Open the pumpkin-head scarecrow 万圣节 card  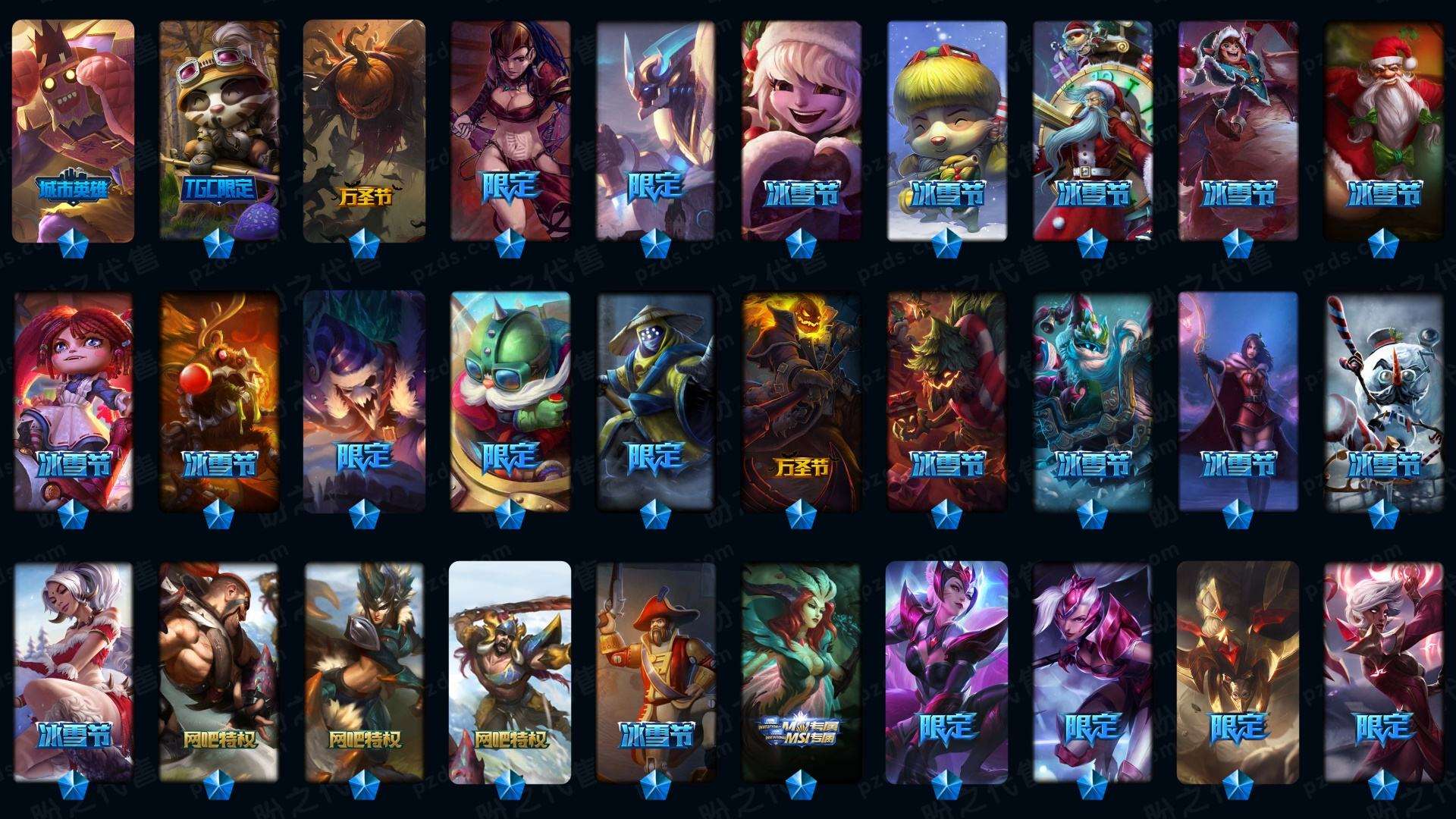point(365,130)
